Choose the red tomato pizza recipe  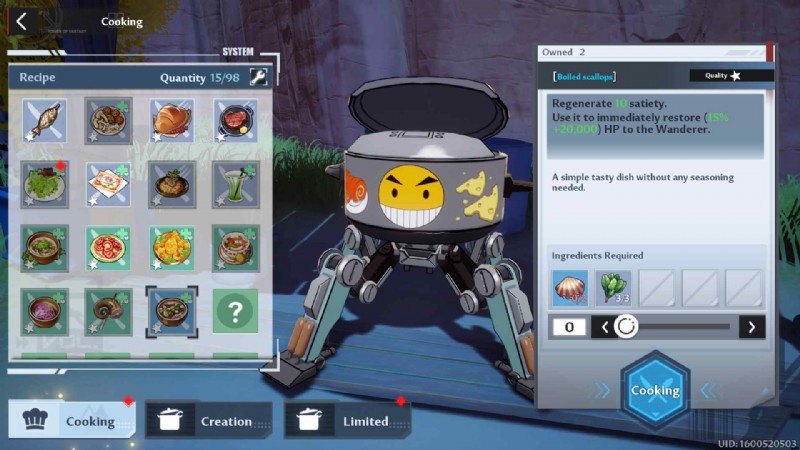click(x=108, y=247)
